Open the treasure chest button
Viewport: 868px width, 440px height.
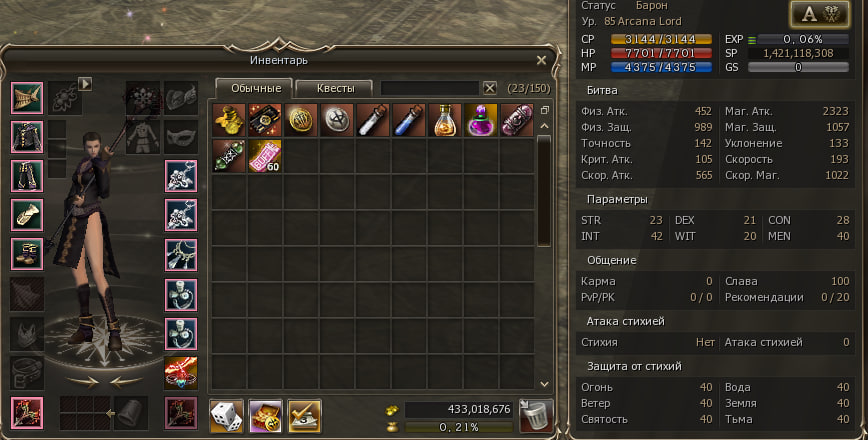click(x=265, y=413)
